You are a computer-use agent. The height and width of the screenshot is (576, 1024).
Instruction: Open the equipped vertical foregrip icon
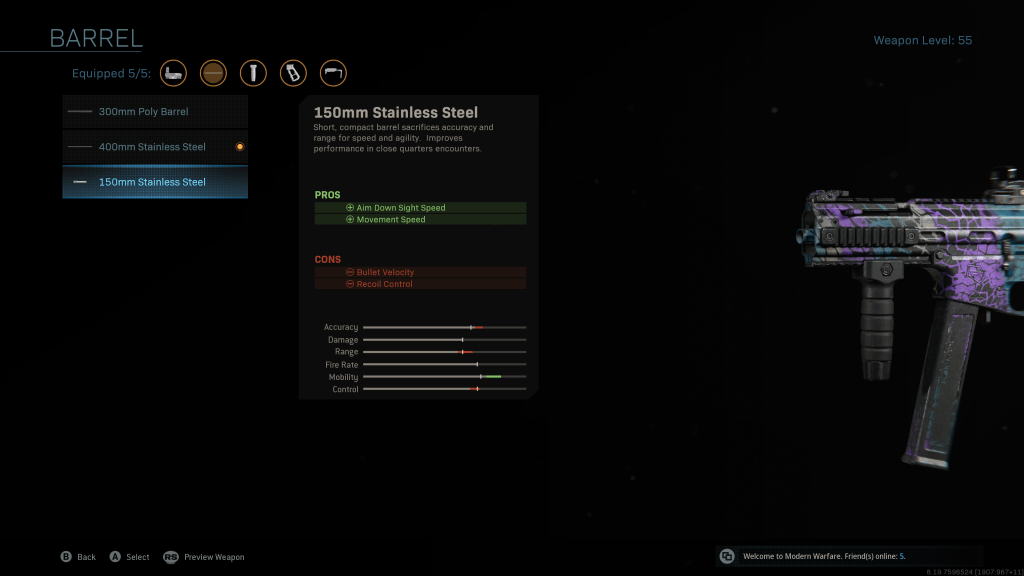coord(253,73)
